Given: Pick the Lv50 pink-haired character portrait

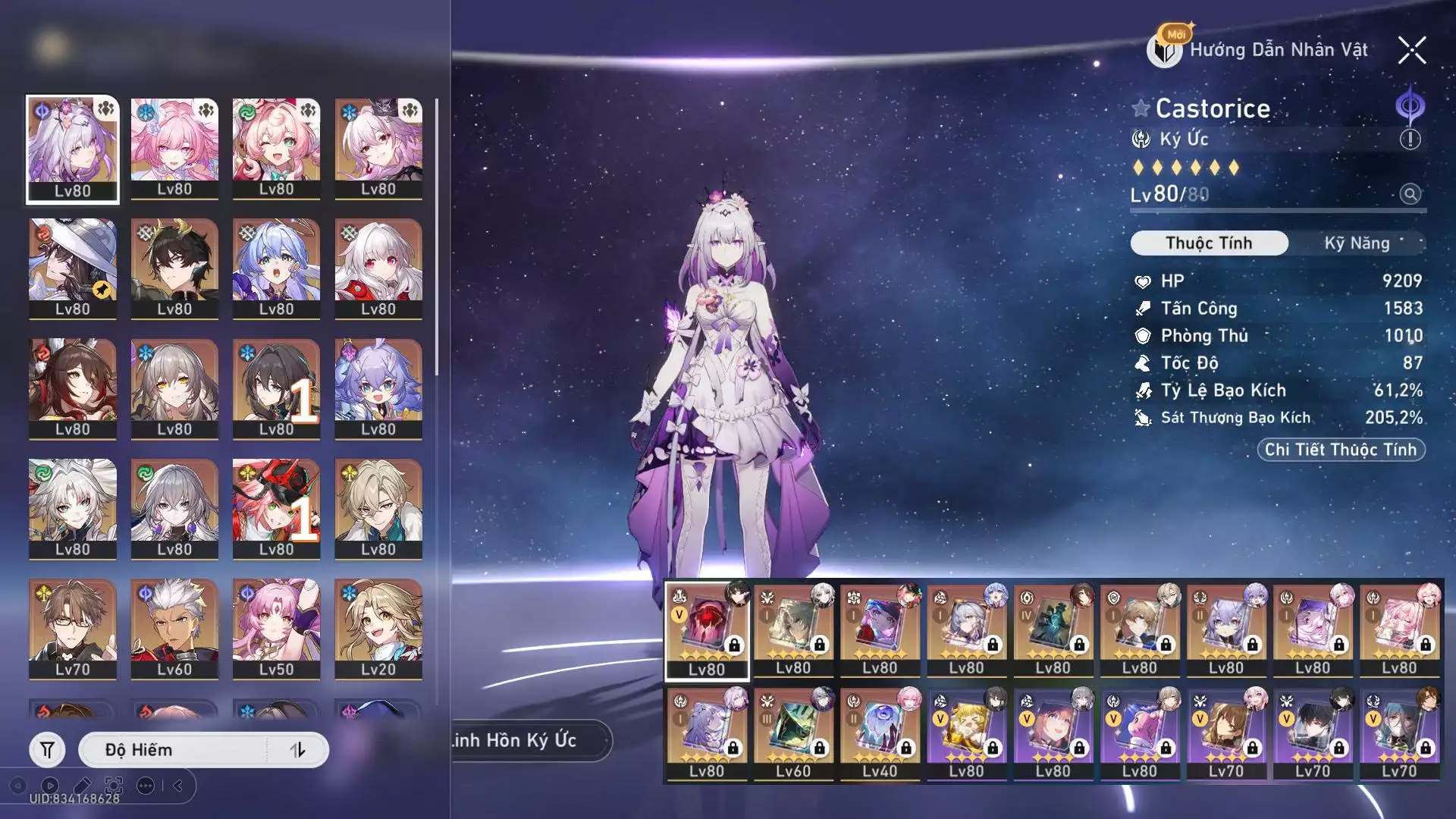Looking at the screenshot, I should (276, 629).
